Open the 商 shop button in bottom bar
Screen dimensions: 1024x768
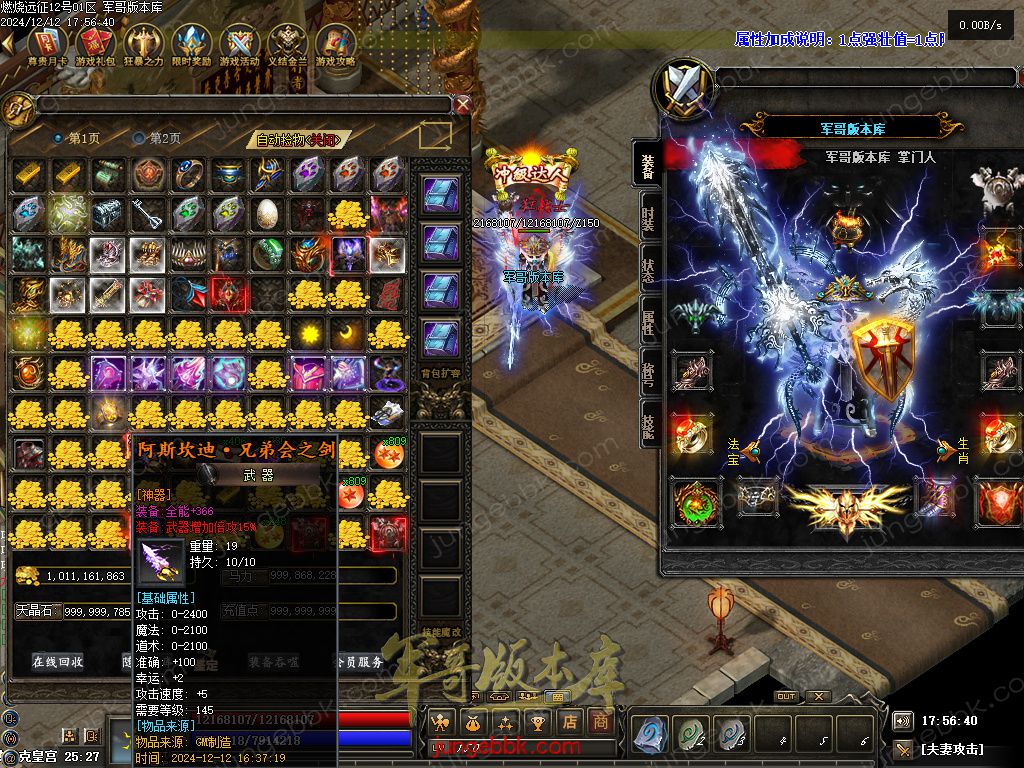tap(599, 721)
